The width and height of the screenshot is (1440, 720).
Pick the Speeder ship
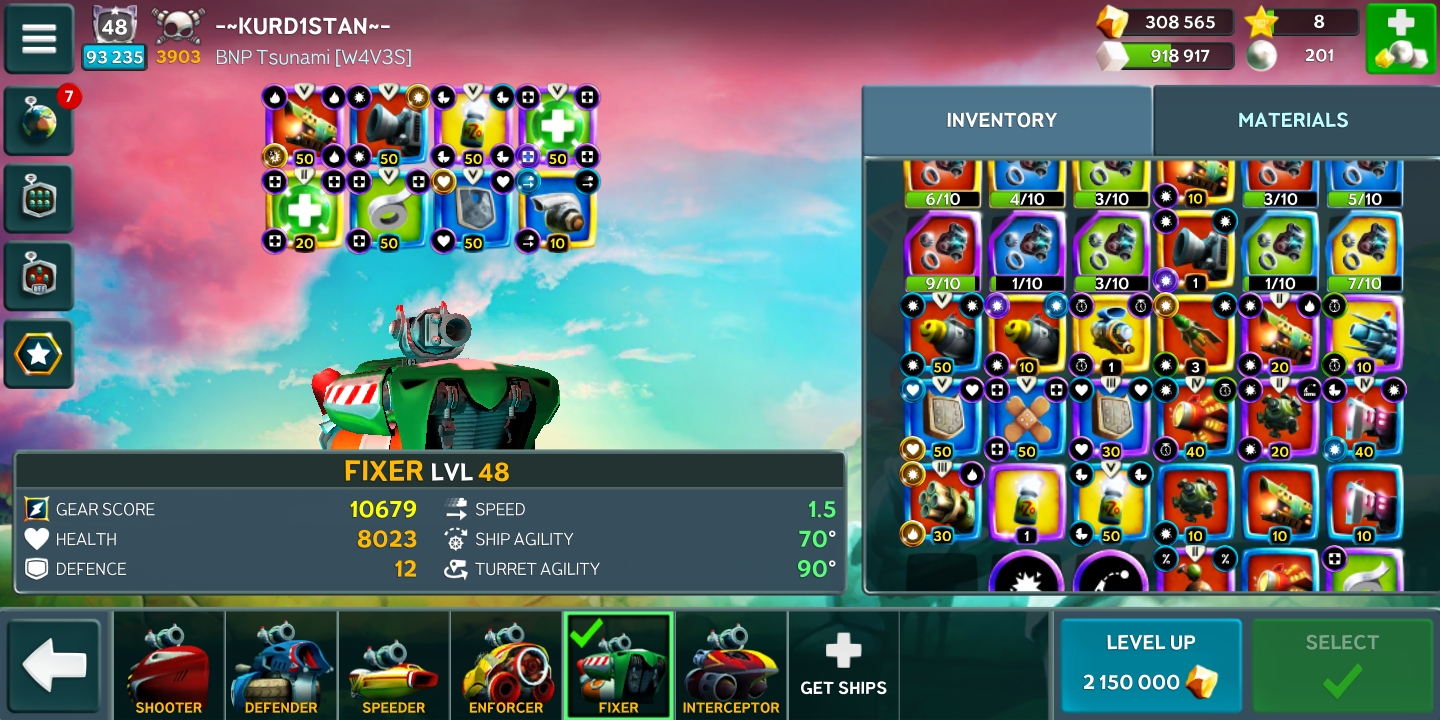[x=393, y=666]
